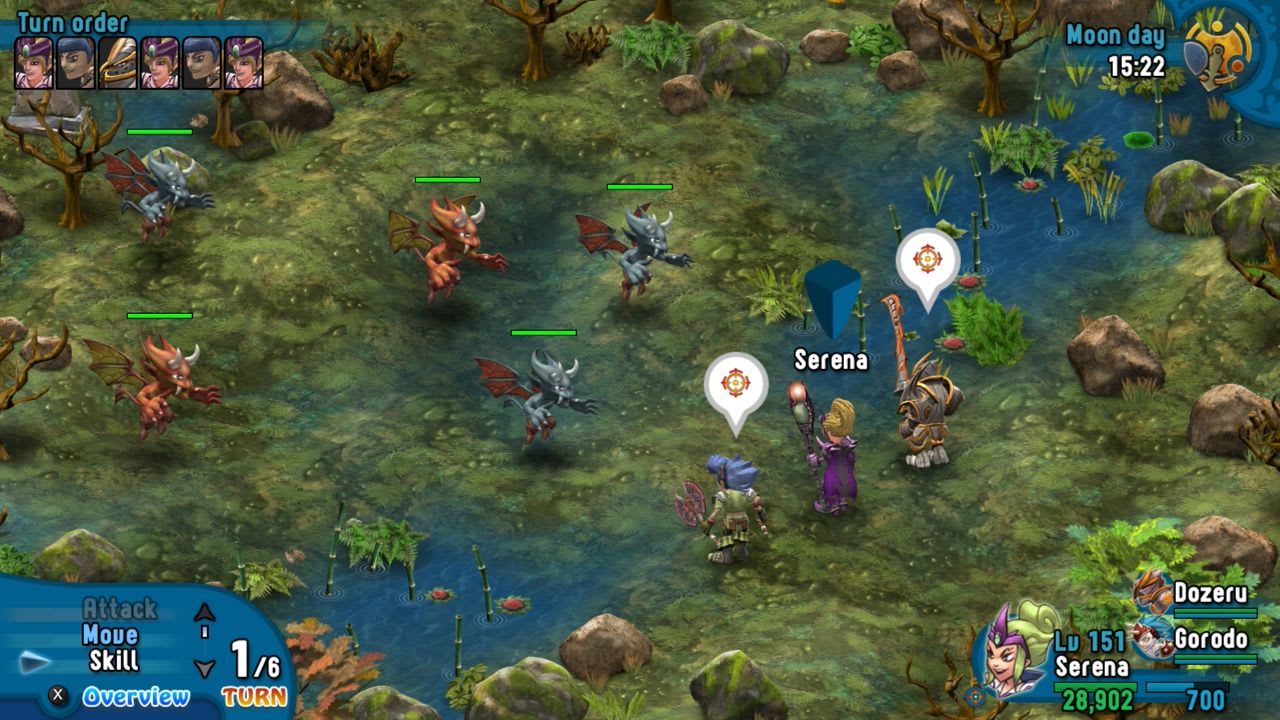1280x720 pixels.
Task: Click the targeting reticle emblem beside Serena's portrait
Action: coord(974,695)
